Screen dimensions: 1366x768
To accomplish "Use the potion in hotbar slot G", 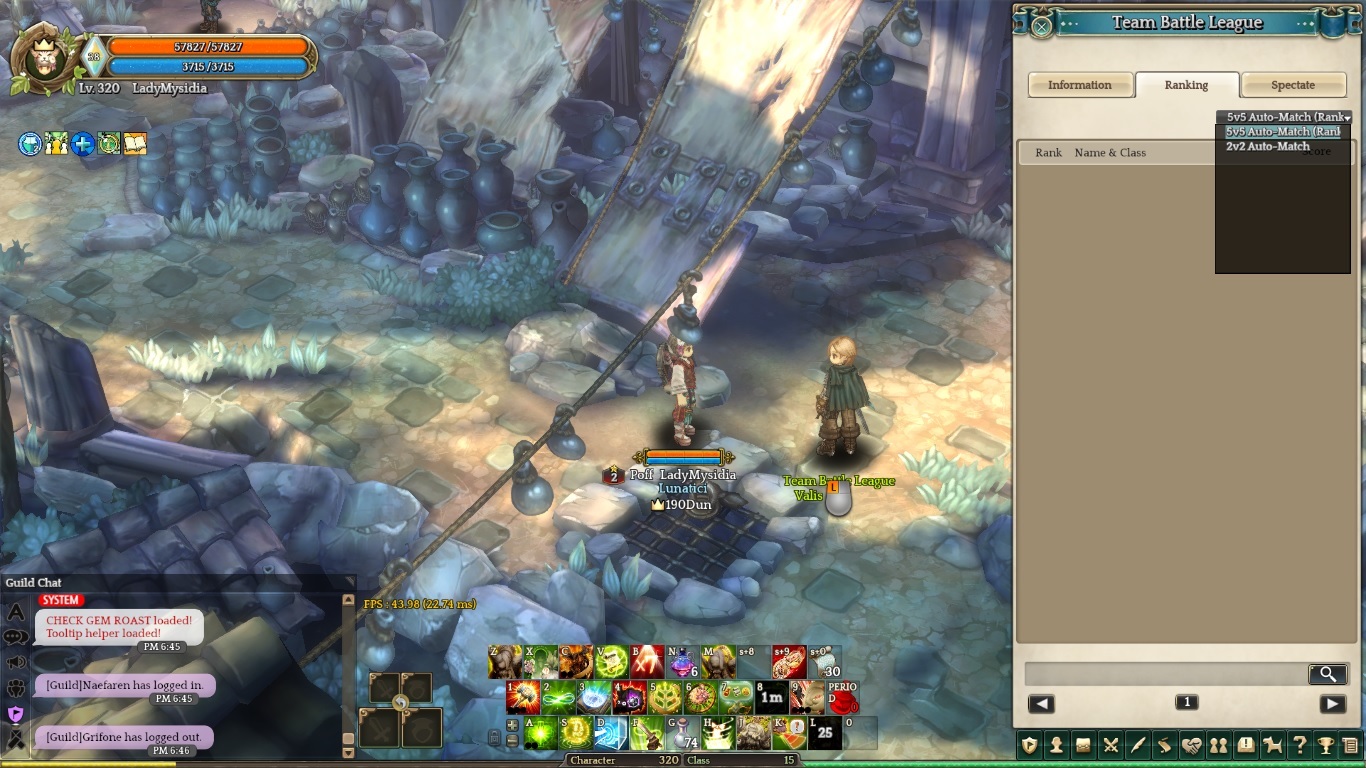I will (x=683, y=733).
